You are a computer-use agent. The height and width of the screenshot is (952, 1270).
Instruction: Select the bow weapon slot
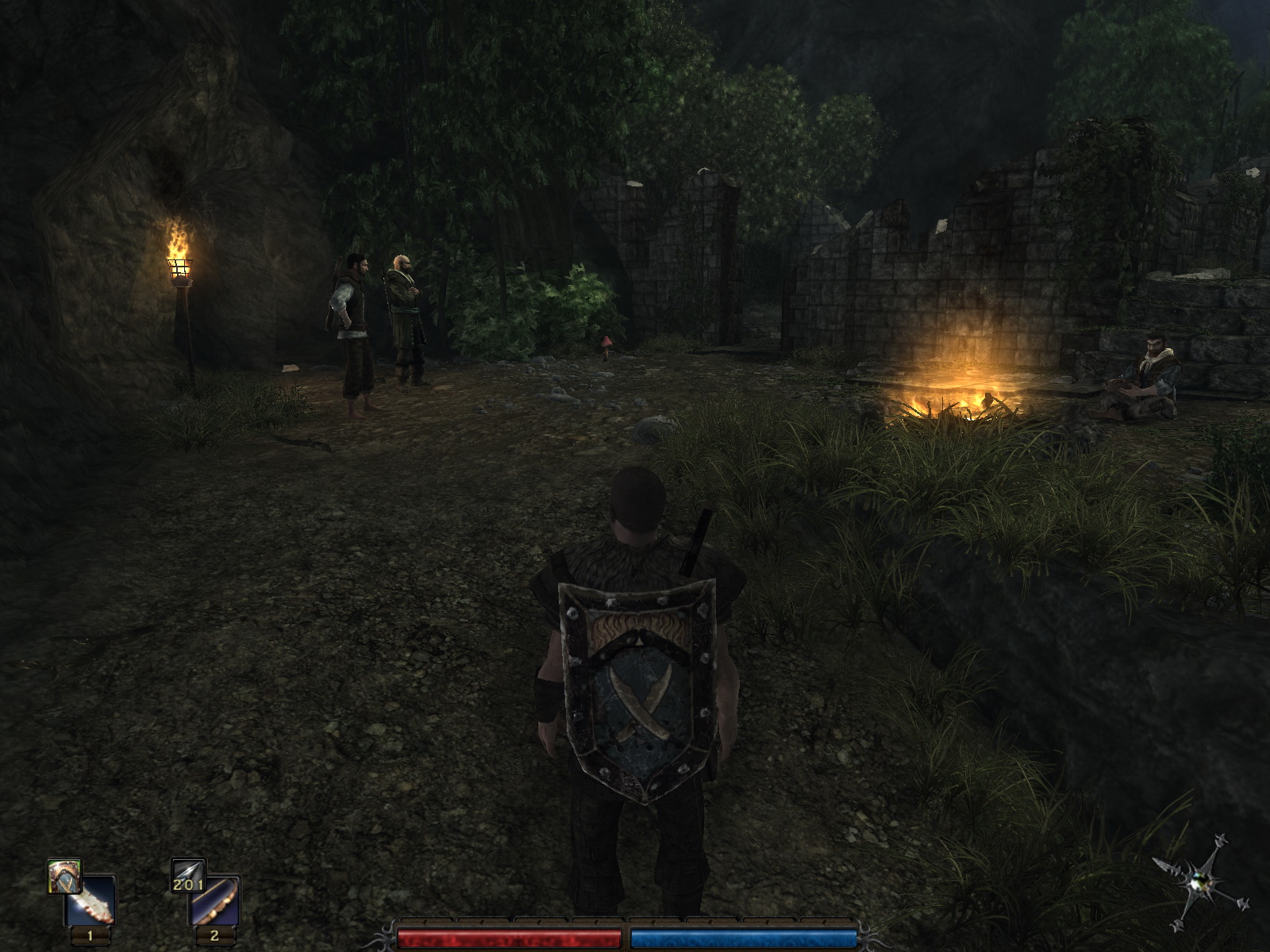(x=215, y=901)
